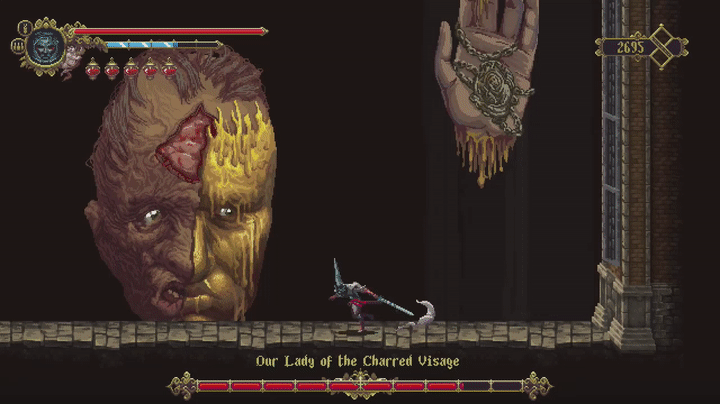Click the Penitent One portrait medallion
This screenshot has width=720, height=404.
click(45, 45)
